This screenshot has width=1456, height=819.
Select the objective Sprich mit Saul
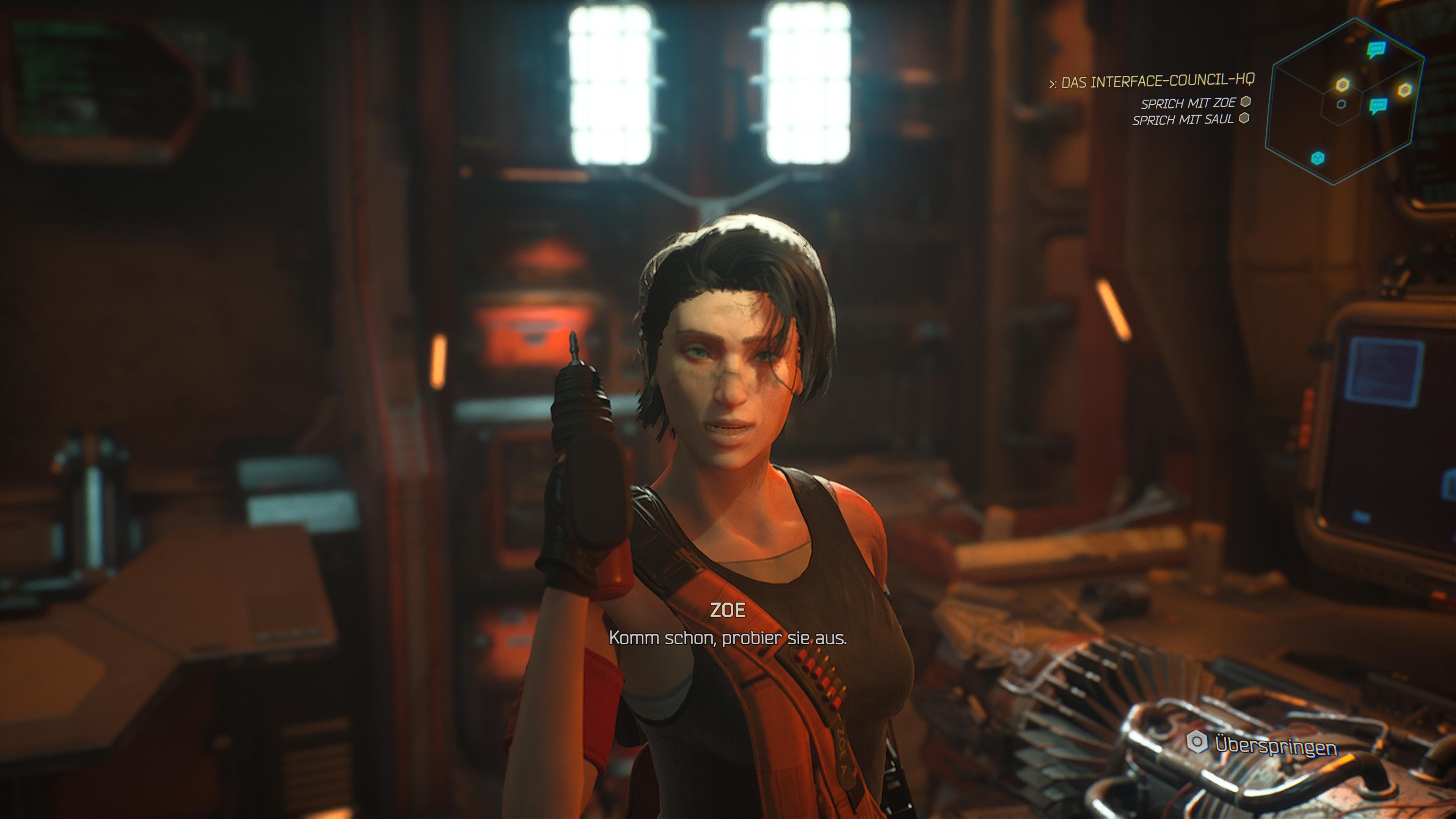pos(1183,120)
